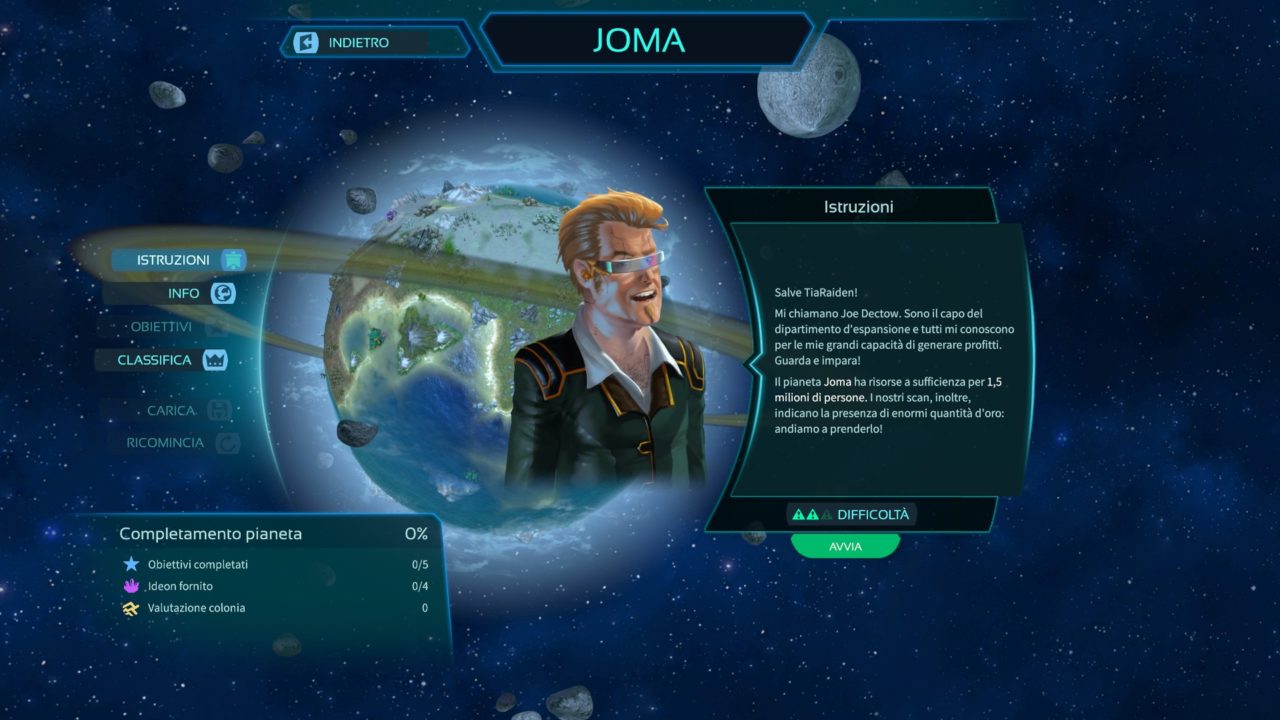1280x720 pixels.
Task: Open the Istruzioni menu entry
Action: 174,260
